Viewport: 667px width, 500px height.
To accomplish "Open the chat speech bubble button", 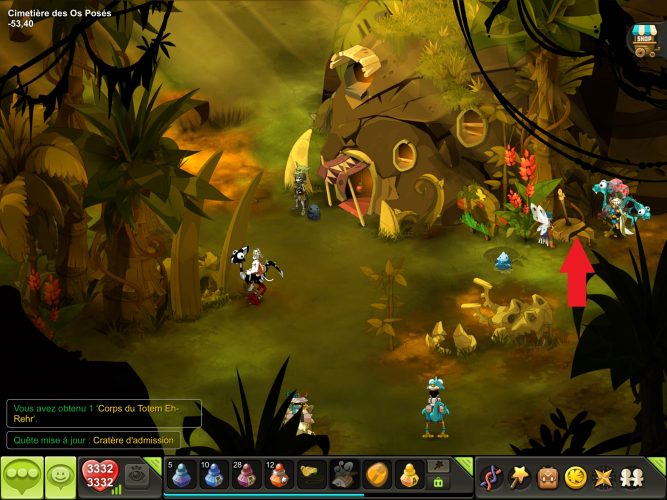I will pos(22,475).
